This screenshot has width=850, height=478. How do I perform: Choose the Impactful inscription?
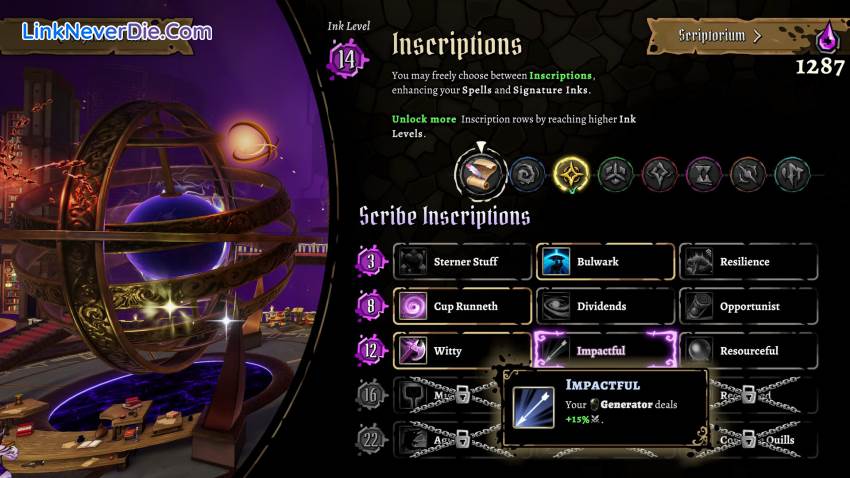click(x=605, y=351)
